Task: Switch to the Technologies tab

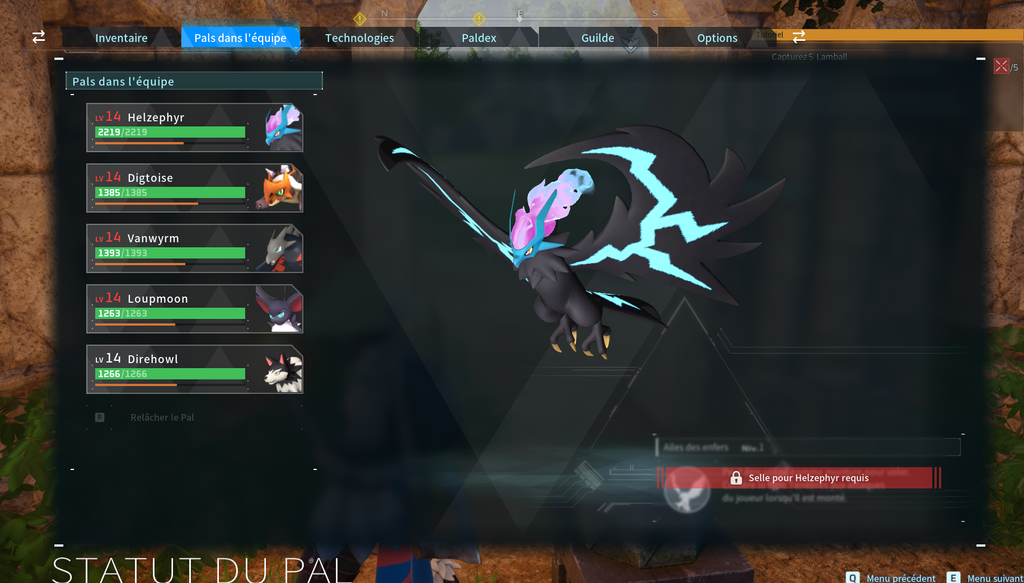Action: click(x=359, y=38)
